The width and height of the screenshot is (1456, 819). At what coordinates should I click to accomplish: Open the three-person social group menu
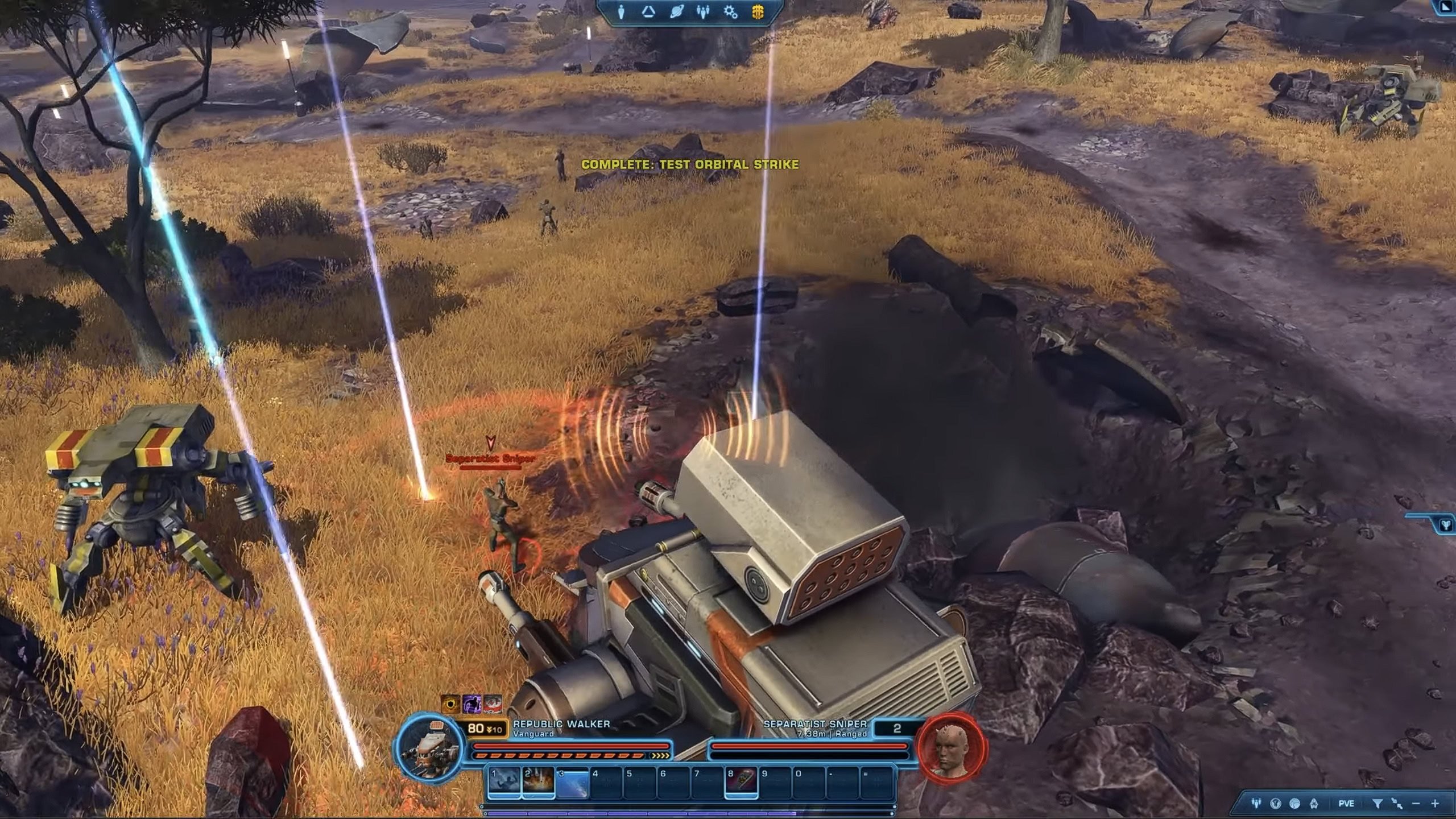tap(704, 12)
